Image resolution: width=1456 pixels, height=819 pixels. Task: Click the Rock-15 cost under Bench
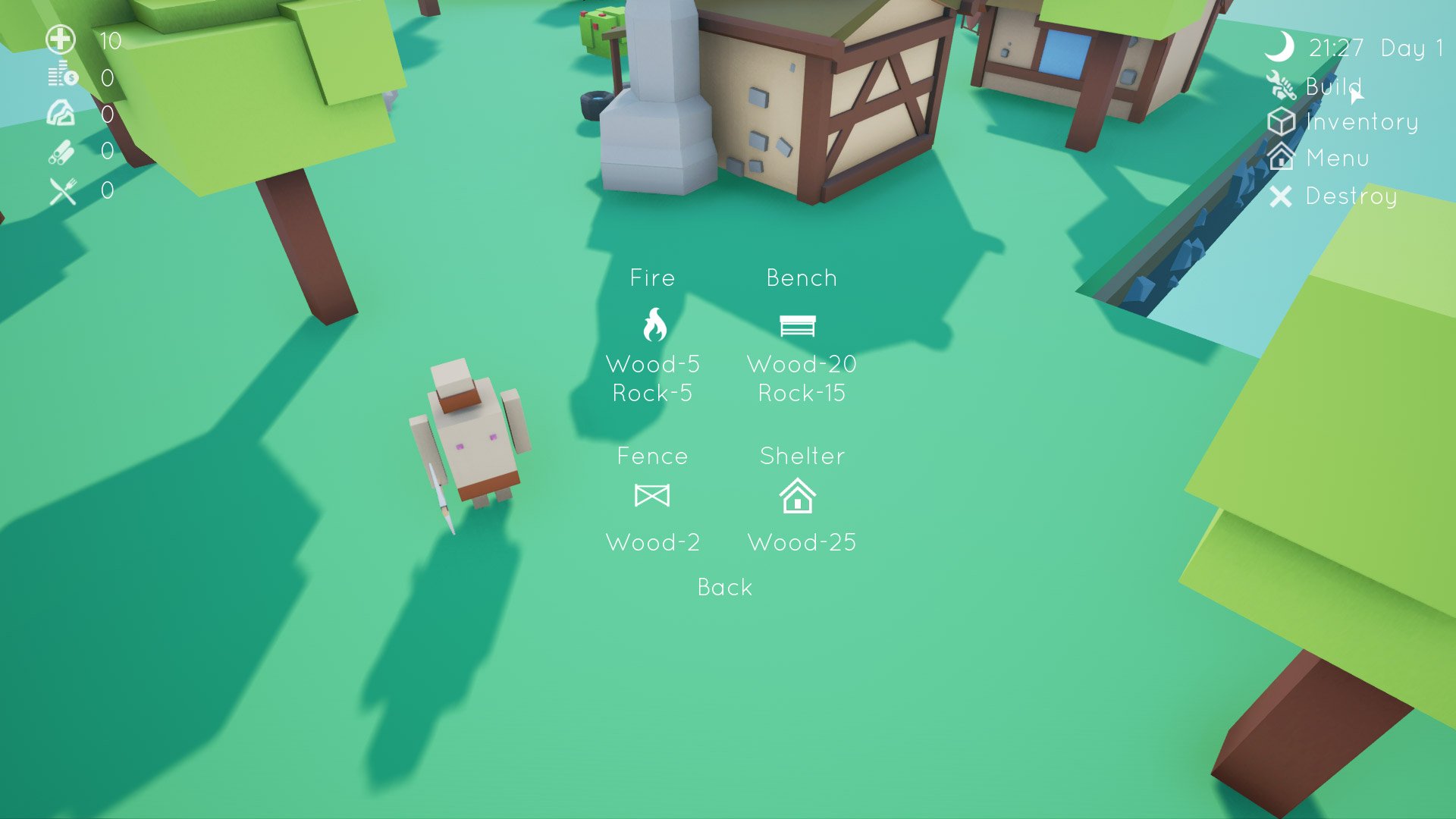[802, 393]
